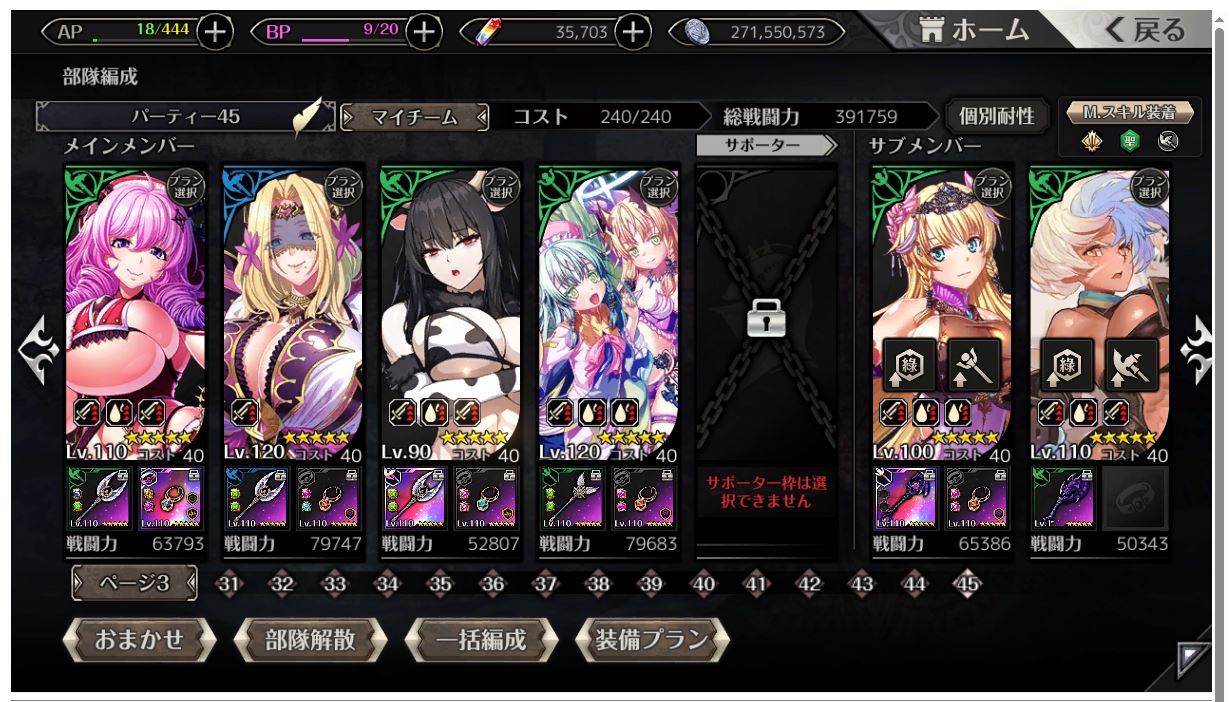Switch to party number 40
This screenshot has height=702, width=1230.
(704, 585)
